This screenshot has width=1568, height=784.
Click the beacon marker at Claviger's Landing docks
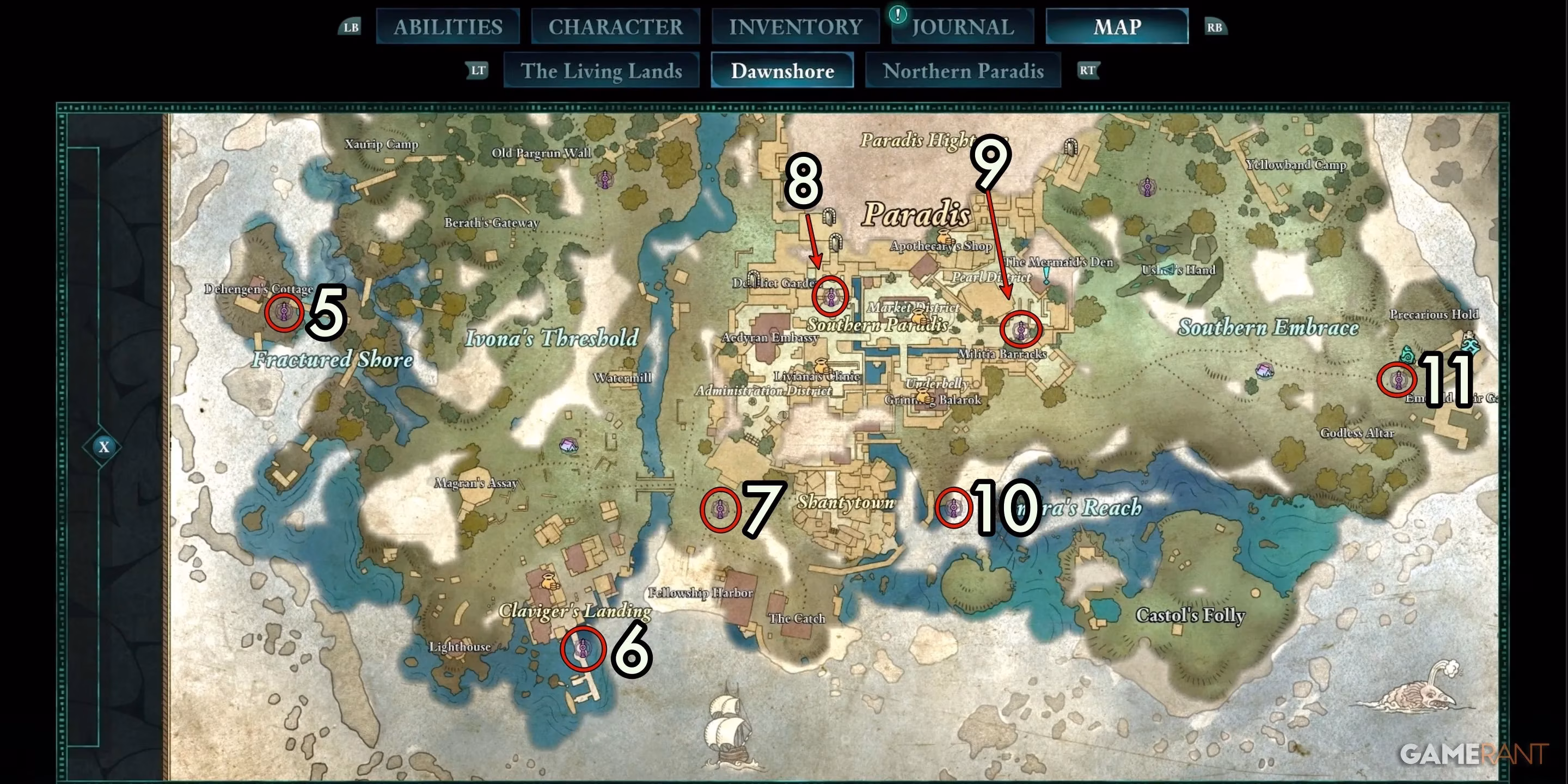coord(583,649)
